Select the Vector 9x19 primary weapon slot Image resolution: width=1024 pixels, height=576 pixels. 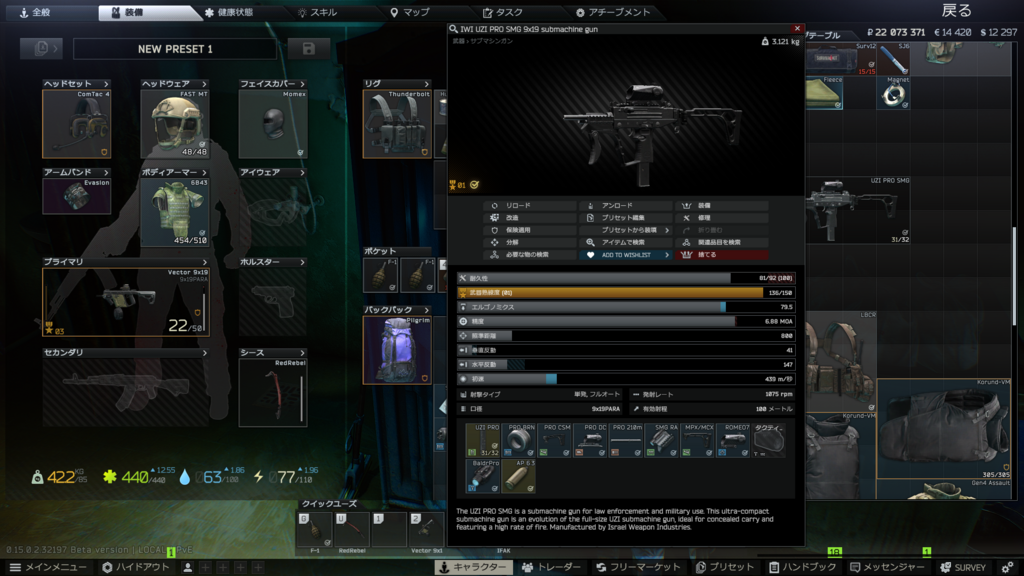point(126,301)
